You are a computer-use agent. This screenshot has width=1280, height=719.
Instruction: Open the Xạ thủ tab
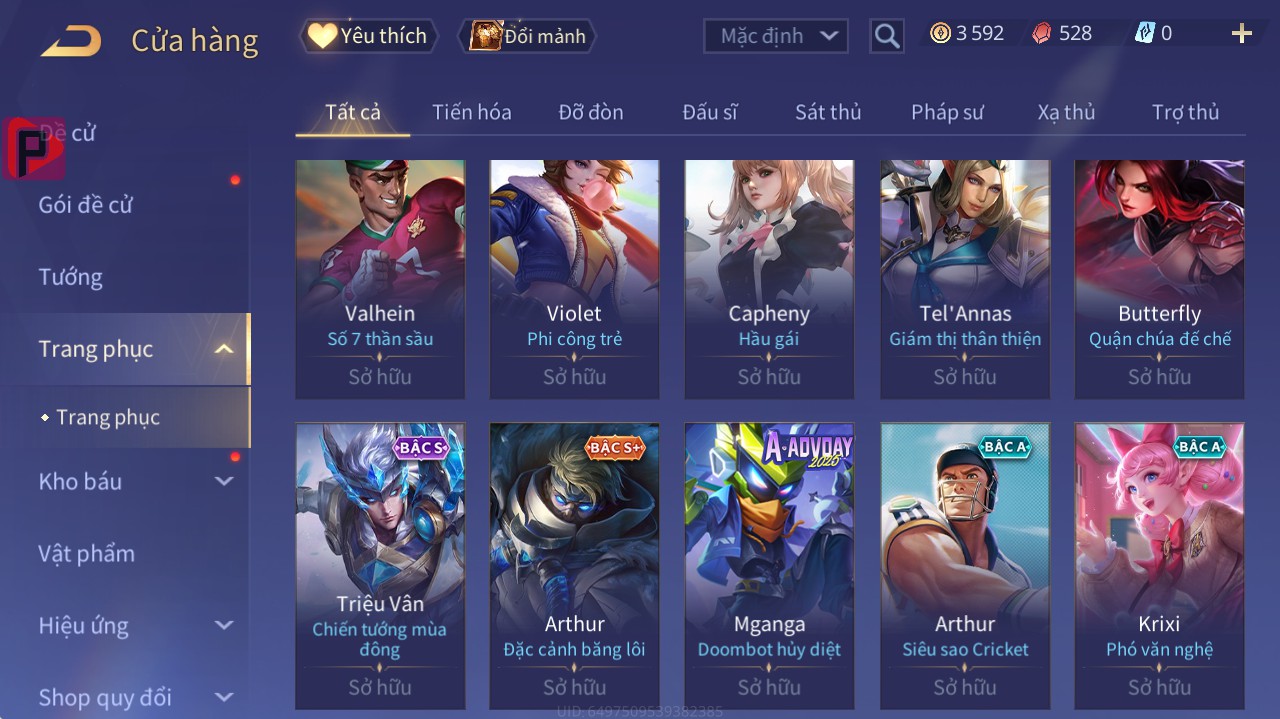(1066, 112)
